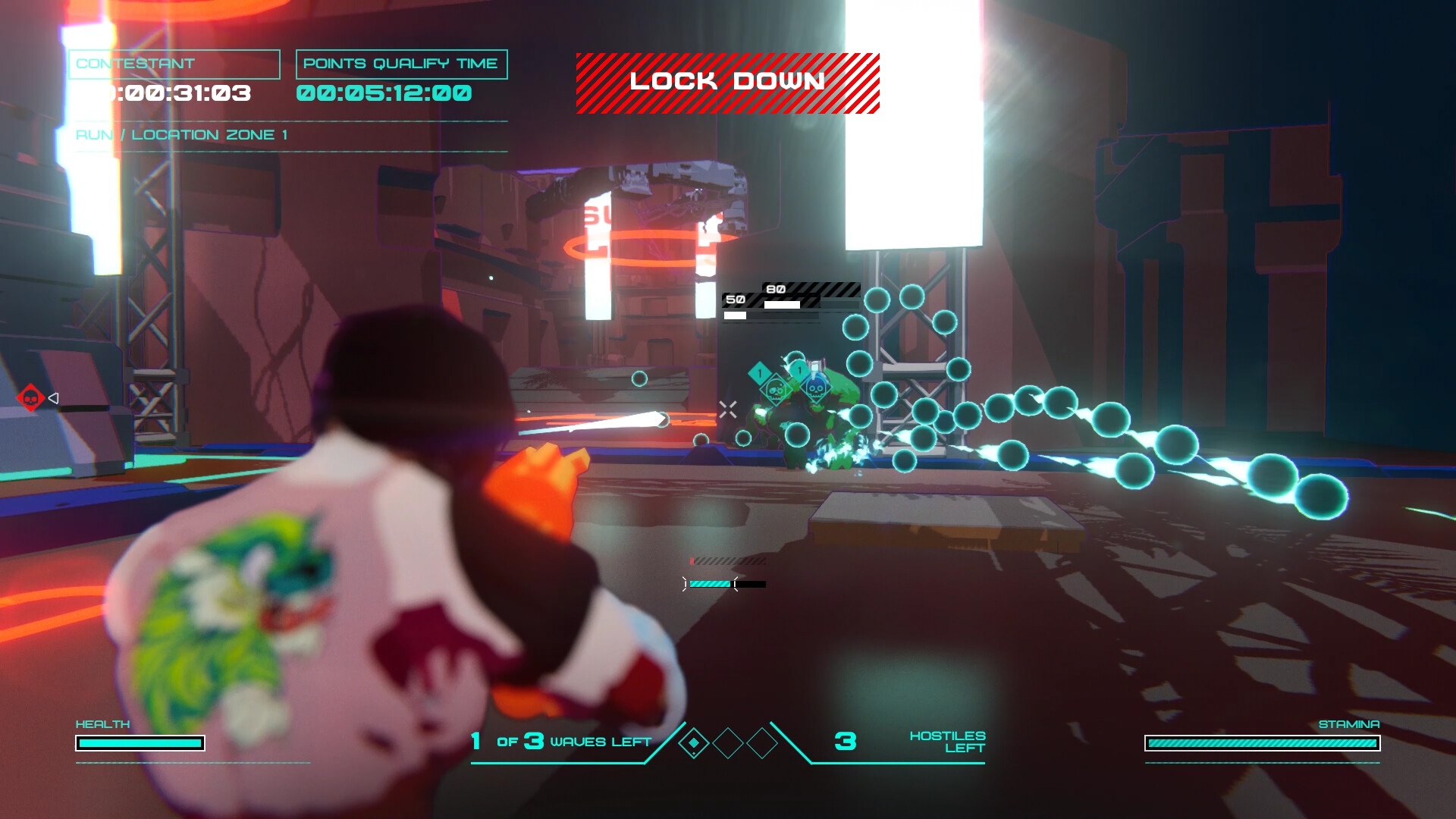Click the HEALTH bar in bottom left
Image resolution: width=1456 pixels, height=819 pixels.
tap(139, 744)
